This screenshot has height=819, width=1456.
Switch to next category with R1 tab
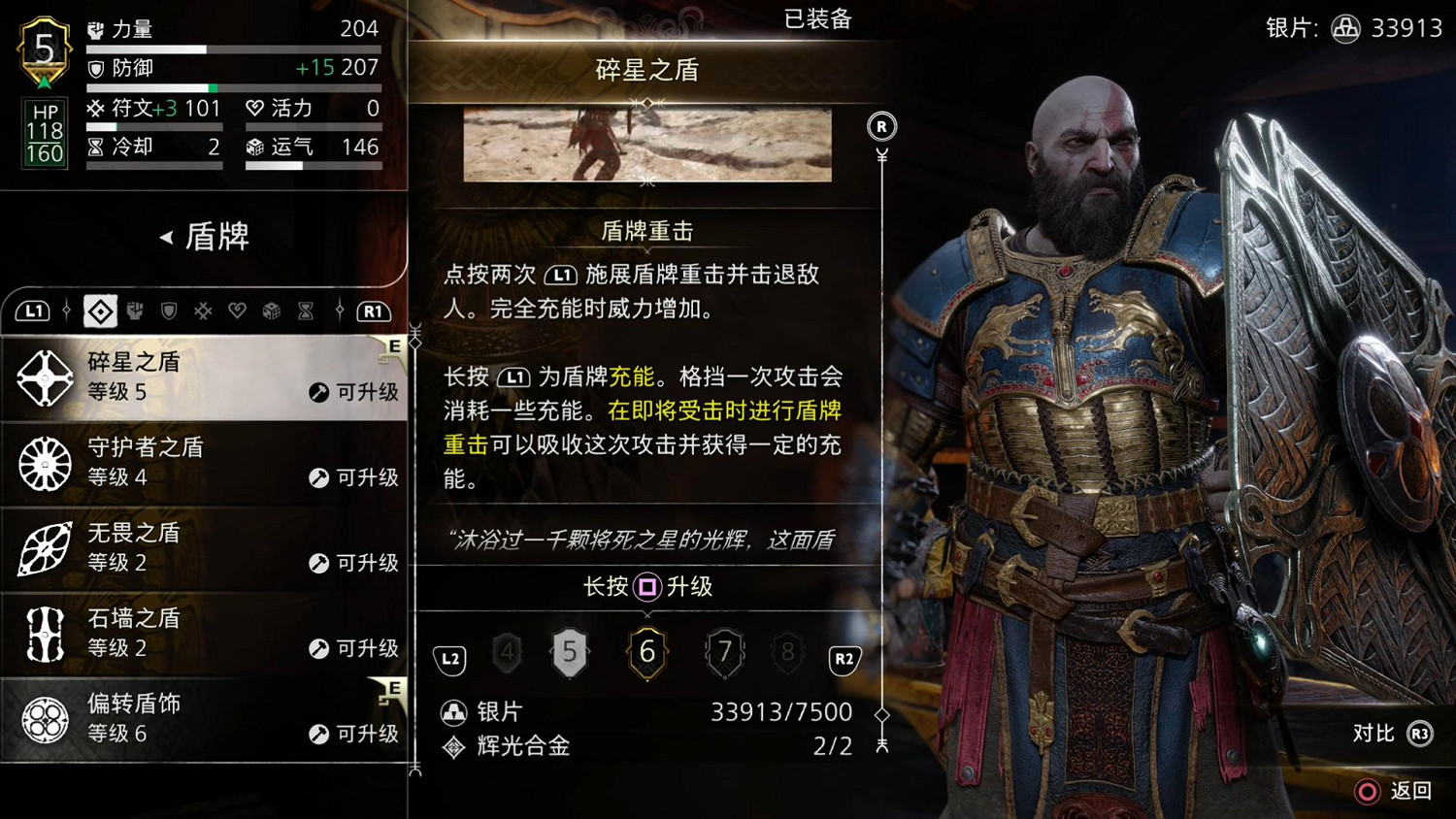373,311
